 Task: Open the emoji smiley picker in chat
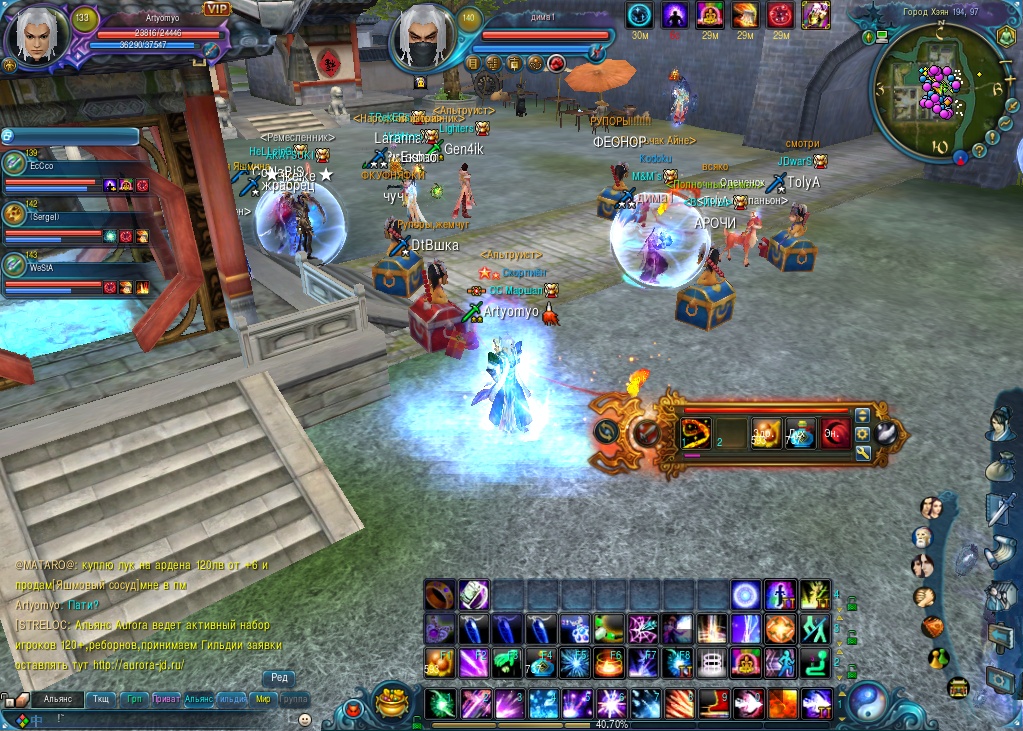pyautogui.click(x=305, y=718)
